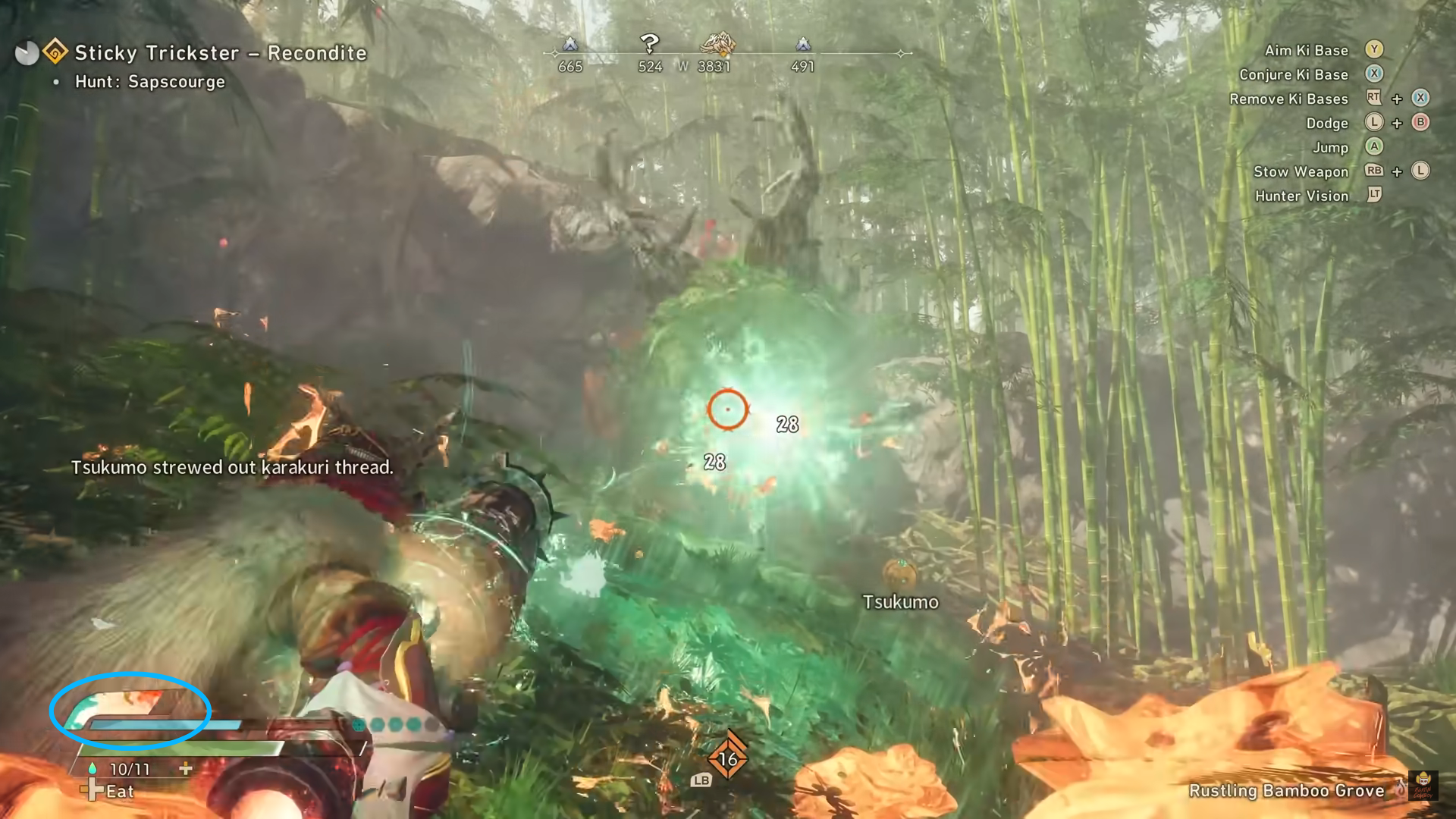Click the orange diamond quest icon
This screenshot has height=819, width=1456.
click(x=55, y=52)
